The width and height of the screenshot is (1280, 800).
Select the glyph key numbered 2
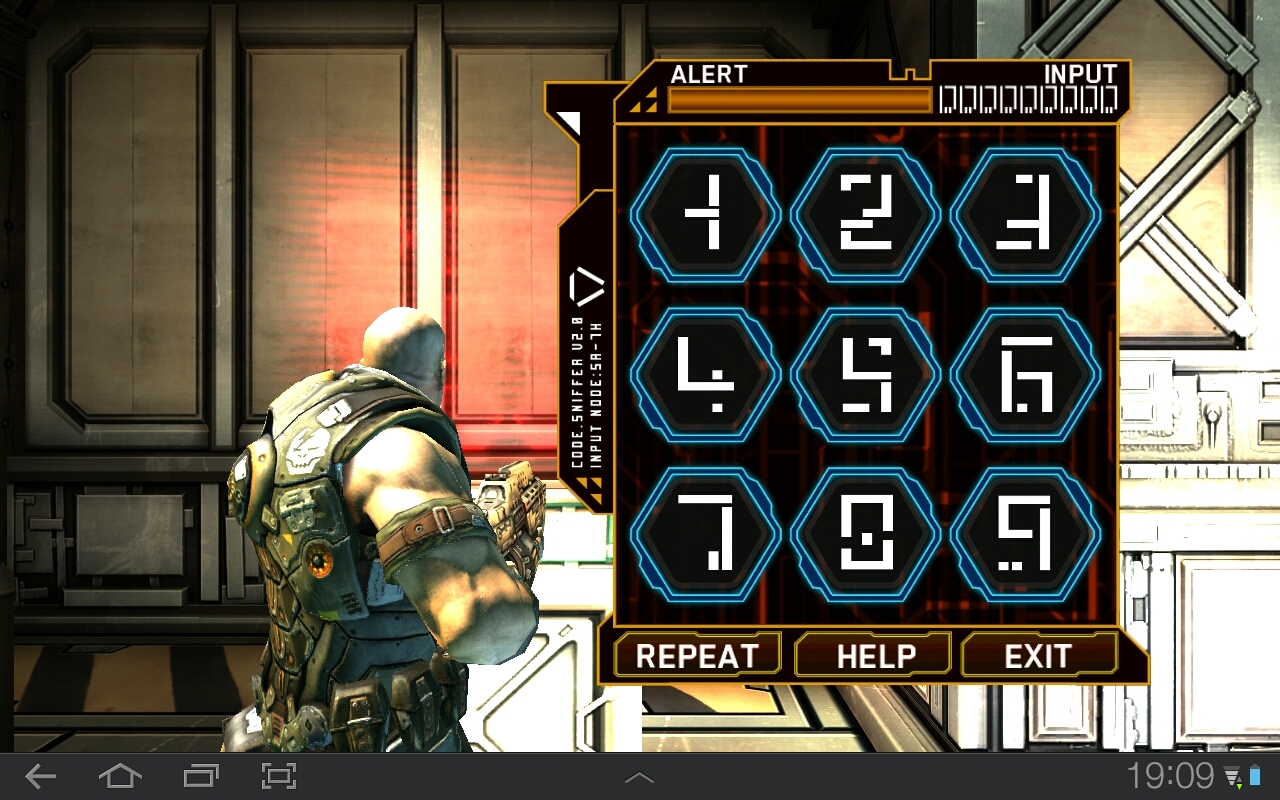coord(866,214)
